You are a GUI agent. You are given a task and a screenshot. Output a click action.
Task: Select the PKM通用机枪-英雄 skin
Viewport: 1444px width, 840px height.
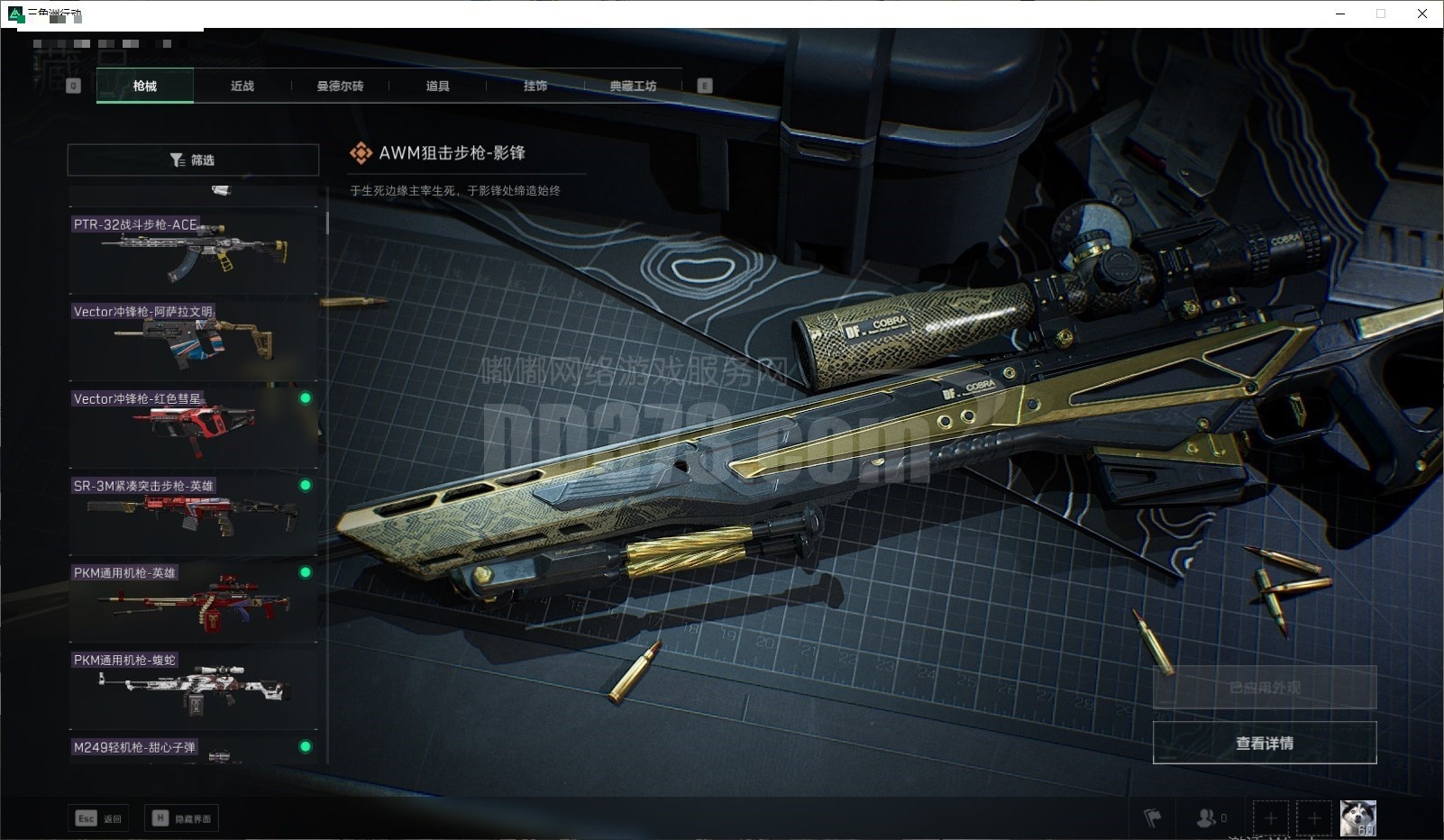click(x=193, y=599)
